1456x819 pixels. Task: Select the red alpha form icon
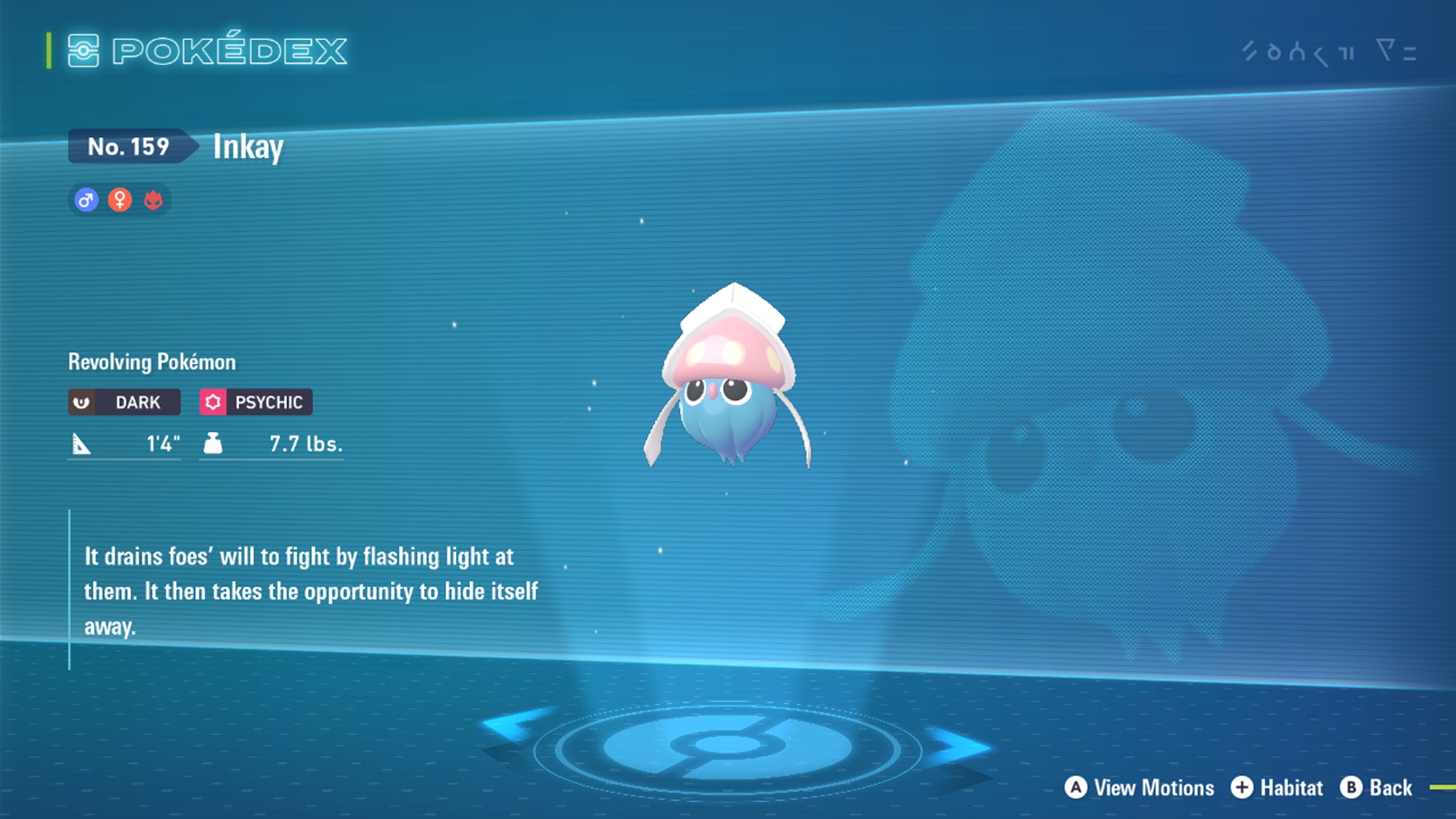point(153,200)
